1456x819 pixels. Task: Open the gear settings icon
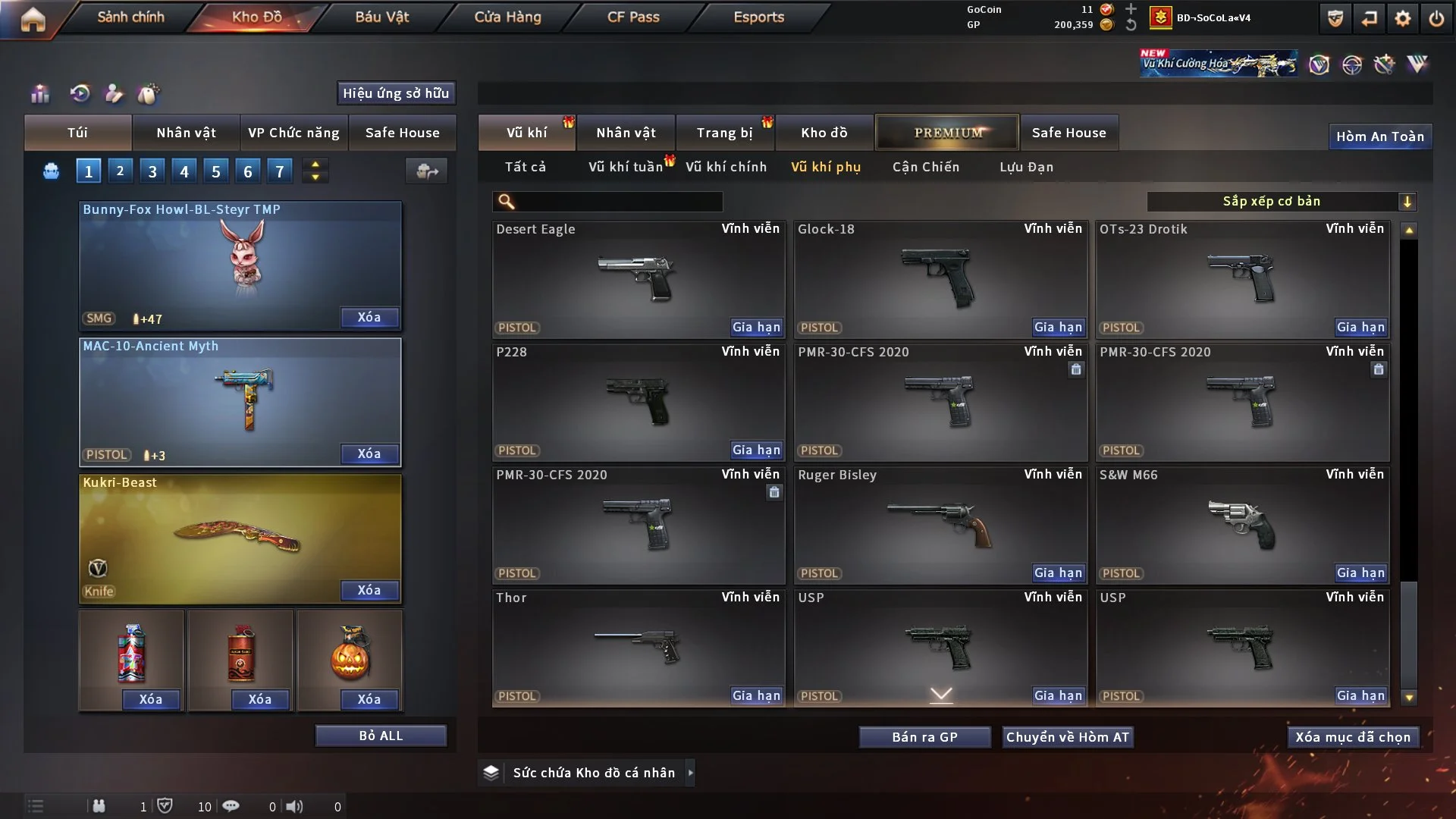click(x=1402, y=18)
